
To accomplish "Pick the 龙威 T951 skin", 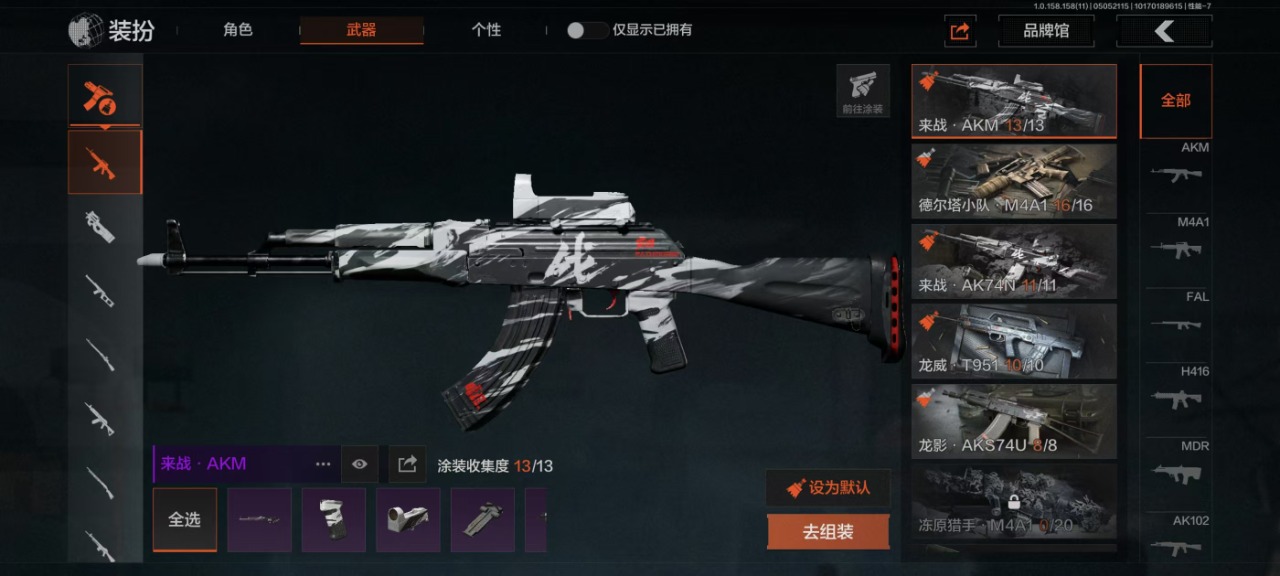I will (1014, 341).
